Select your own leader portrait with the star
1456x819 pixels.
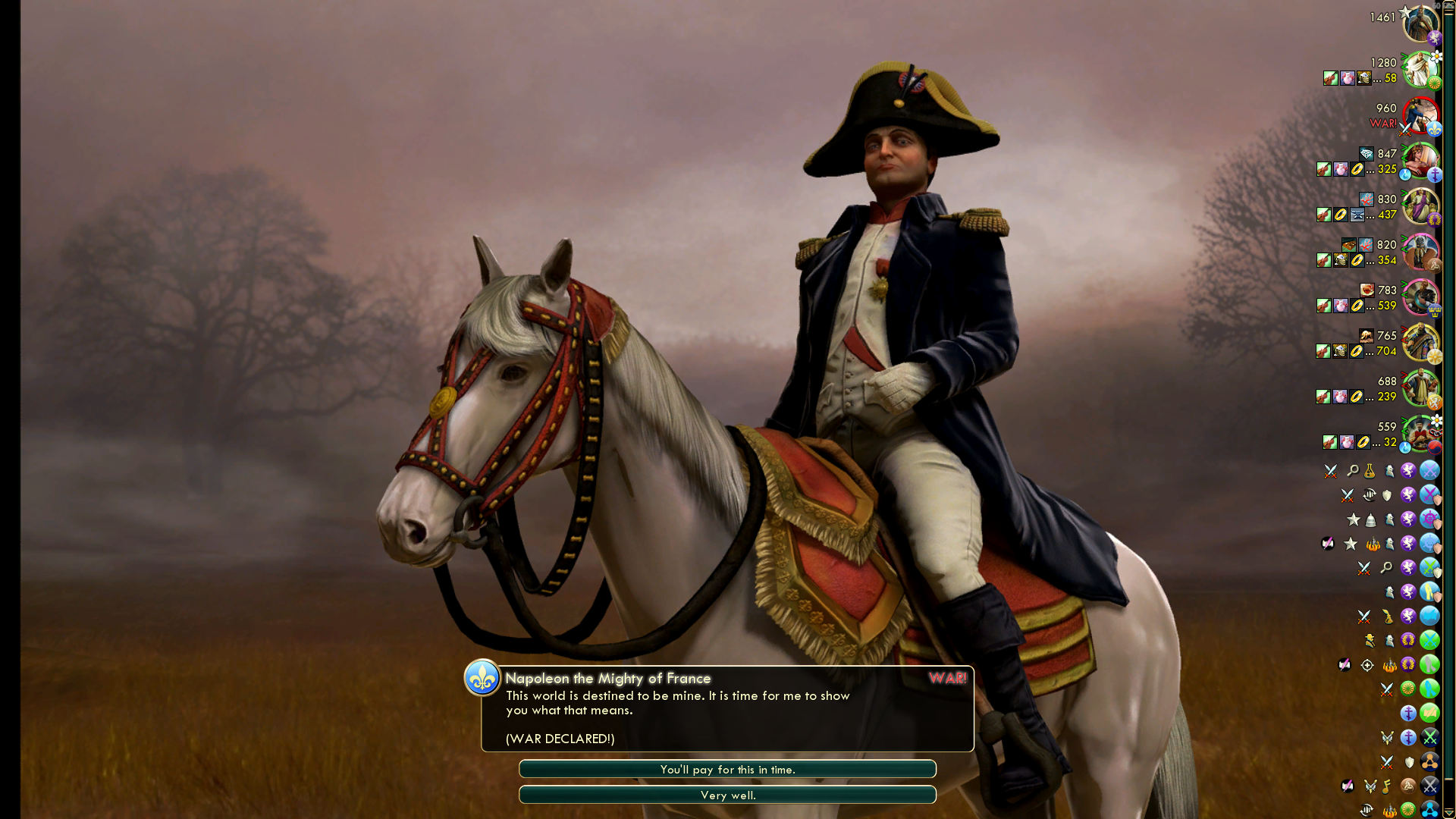1420,24
